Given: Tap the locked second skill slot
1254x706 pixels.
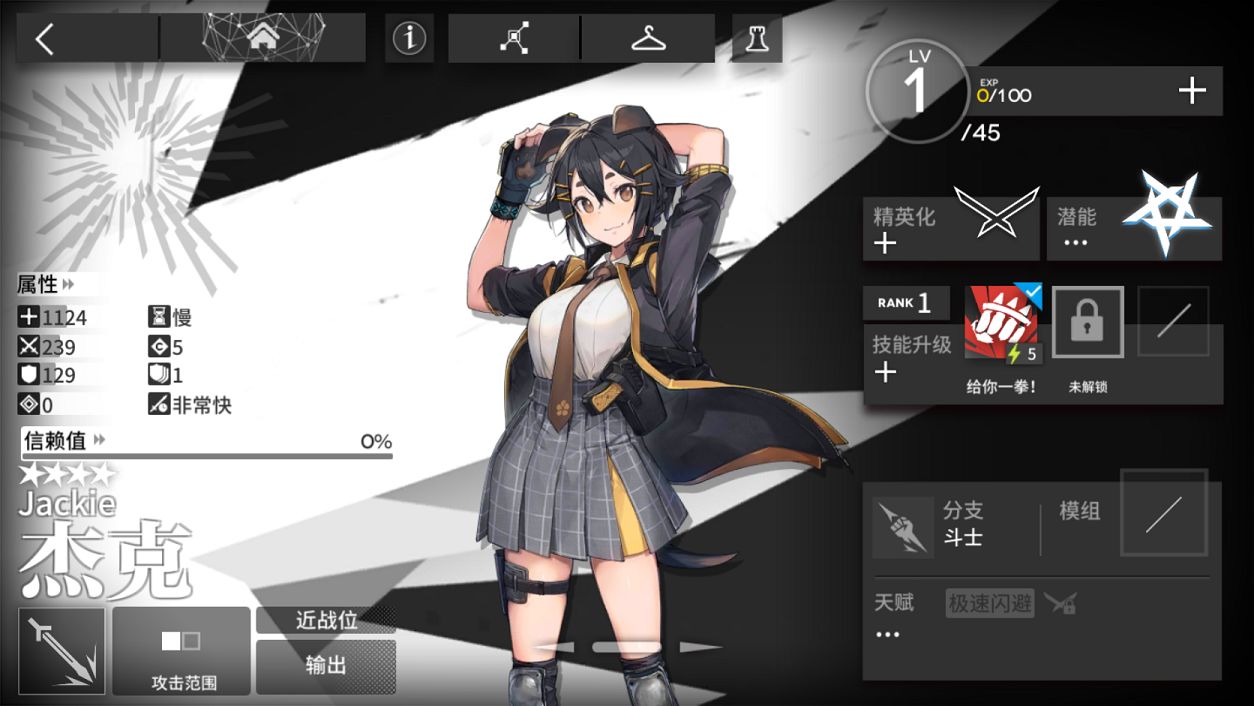Looking at the screenshot, I should 1088,323.
